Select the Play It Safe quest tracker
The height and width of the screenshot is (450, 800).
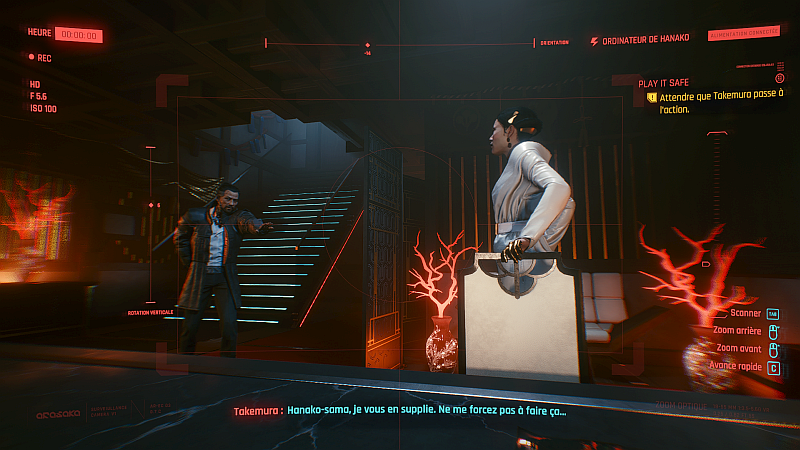pos(665,83)
